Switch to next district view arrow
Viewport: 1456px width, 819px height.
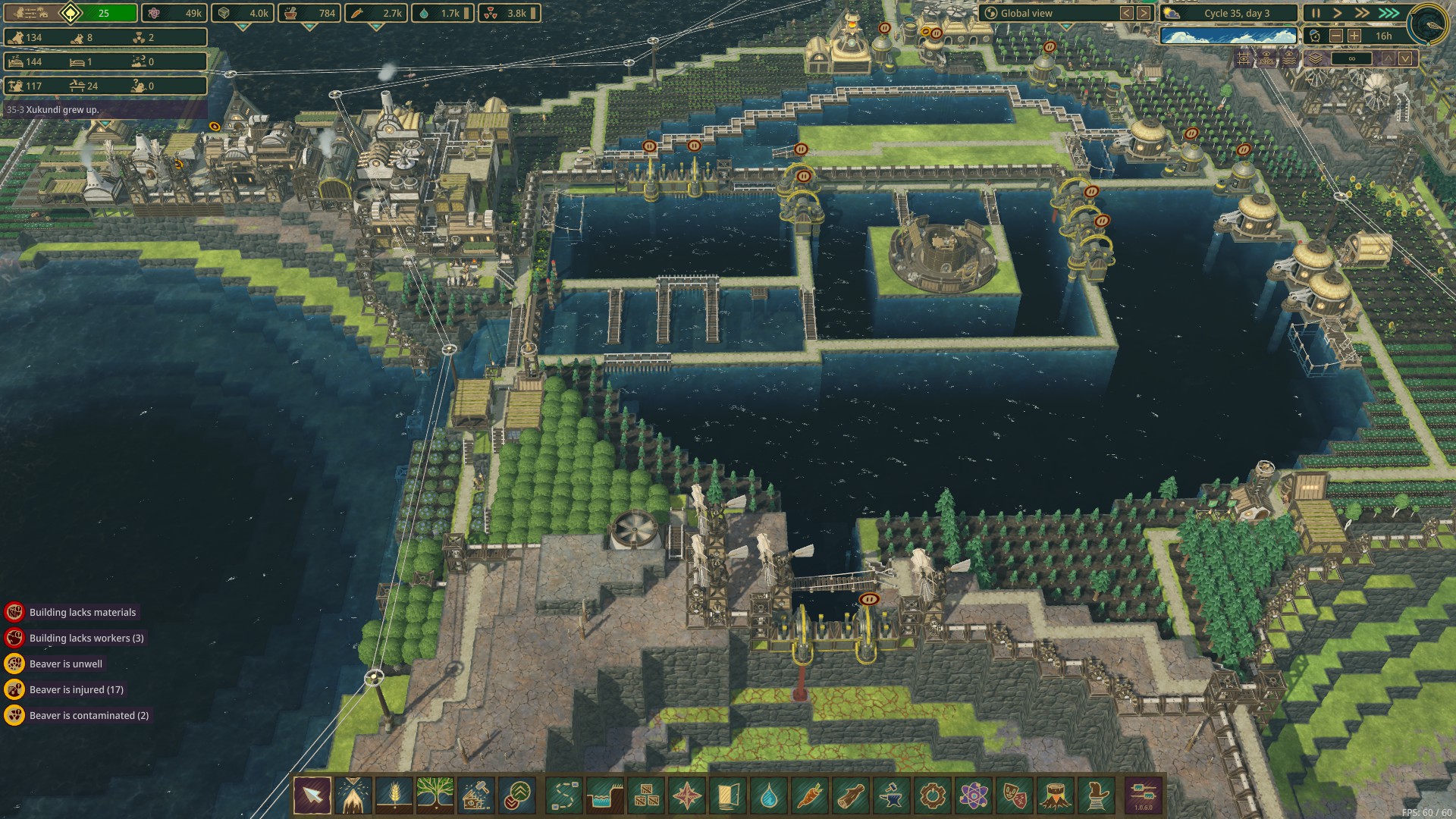[1144, 13]
